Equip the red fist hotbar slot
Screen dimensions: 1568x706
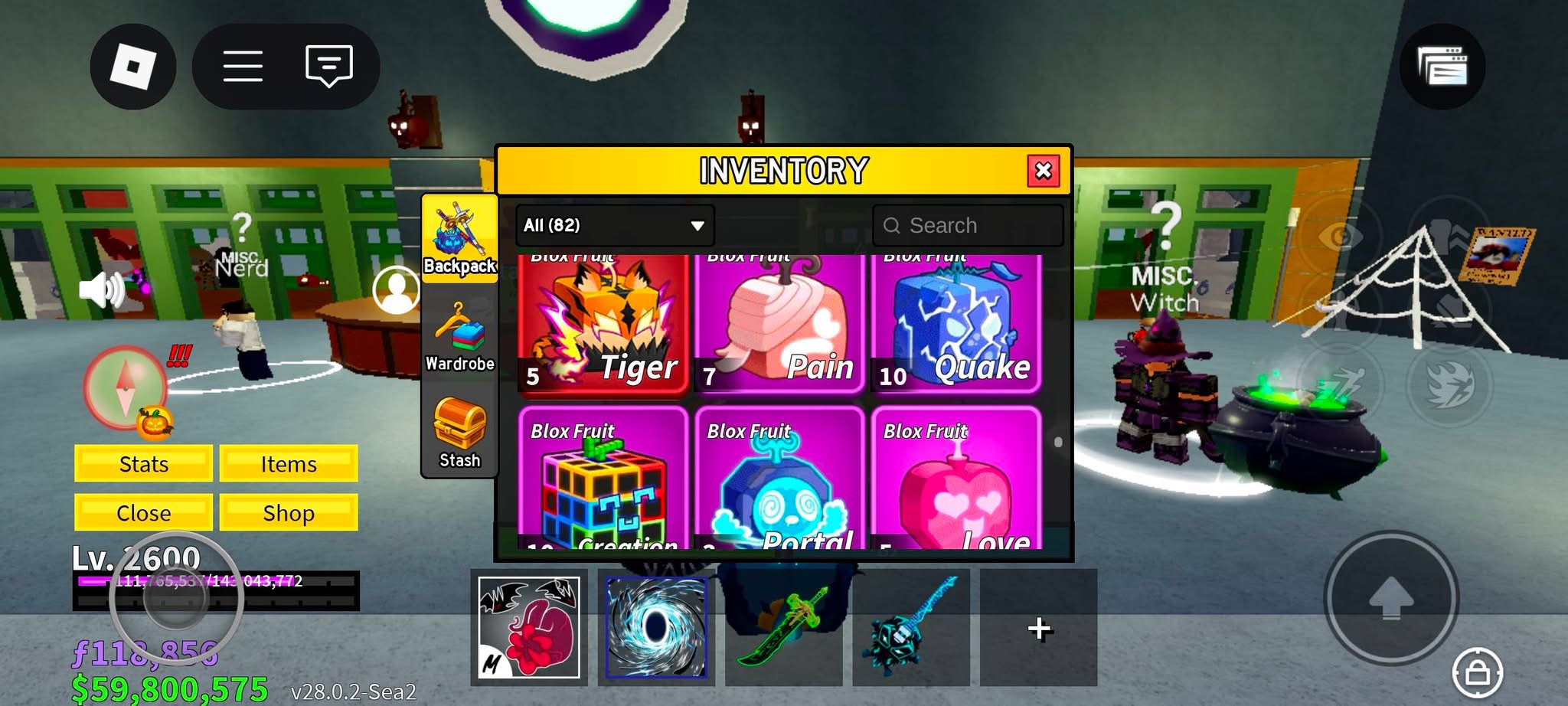click(528, 627)
